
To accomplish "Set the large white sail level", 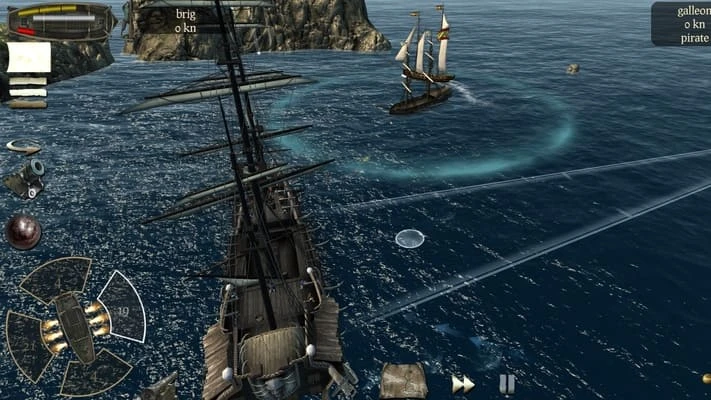I will click(28, 57).
